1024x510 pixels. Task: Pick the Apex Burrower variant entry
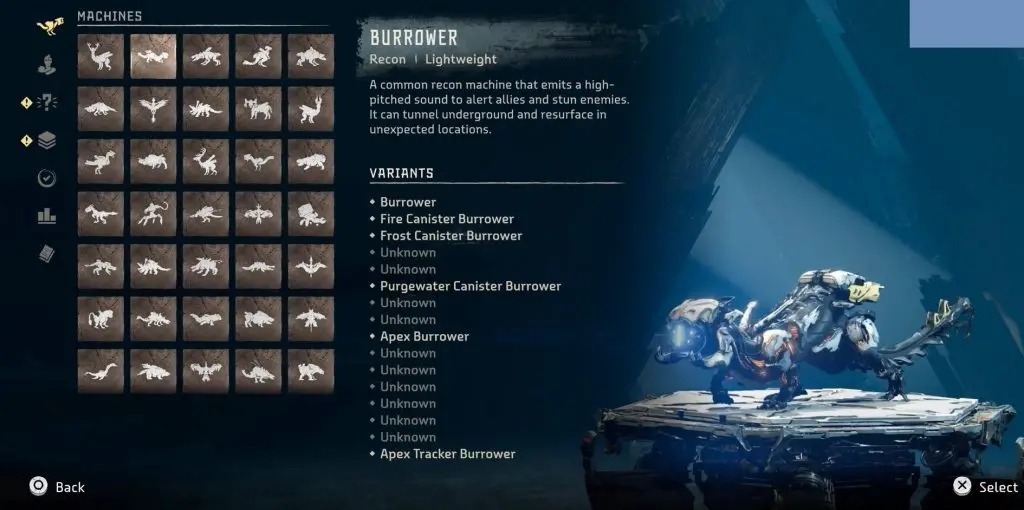(x=424, y=336)
